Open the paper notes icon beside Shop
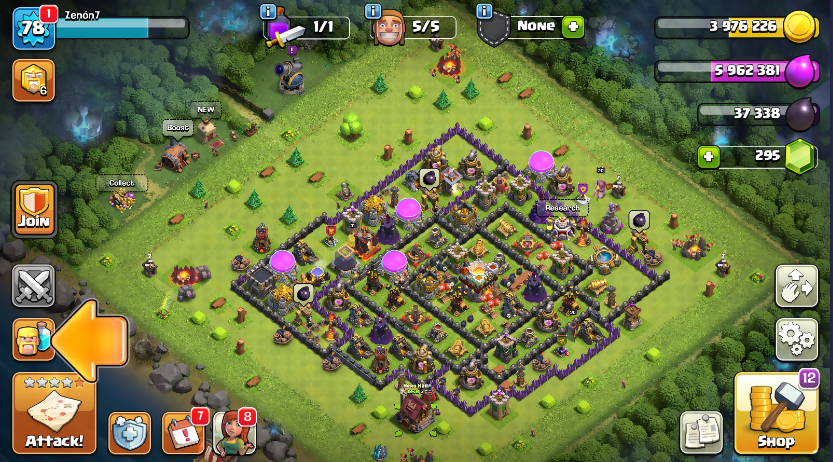 (x=701, y=432)
